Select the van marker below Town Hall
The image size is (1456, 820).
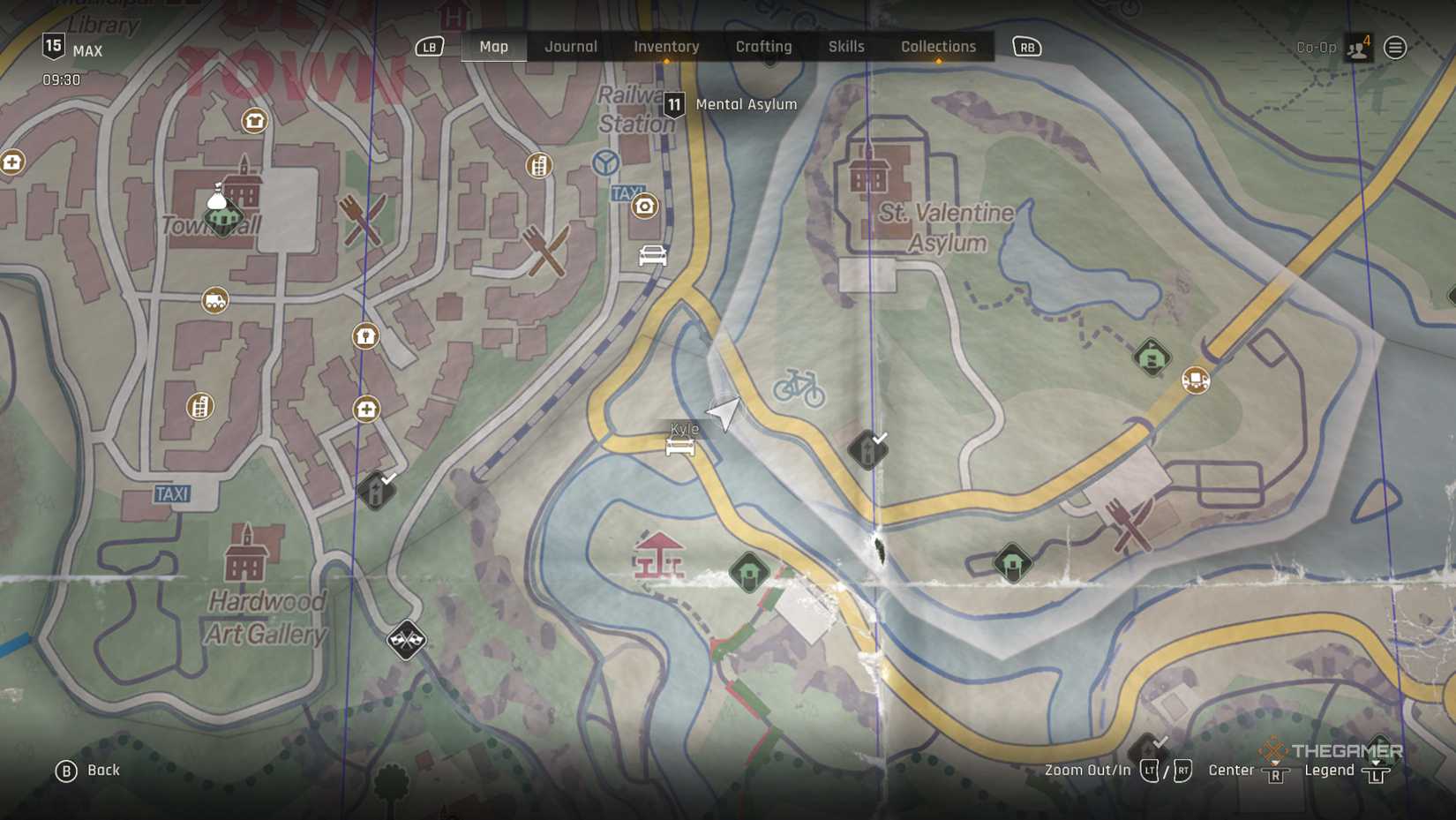point(214,301)
